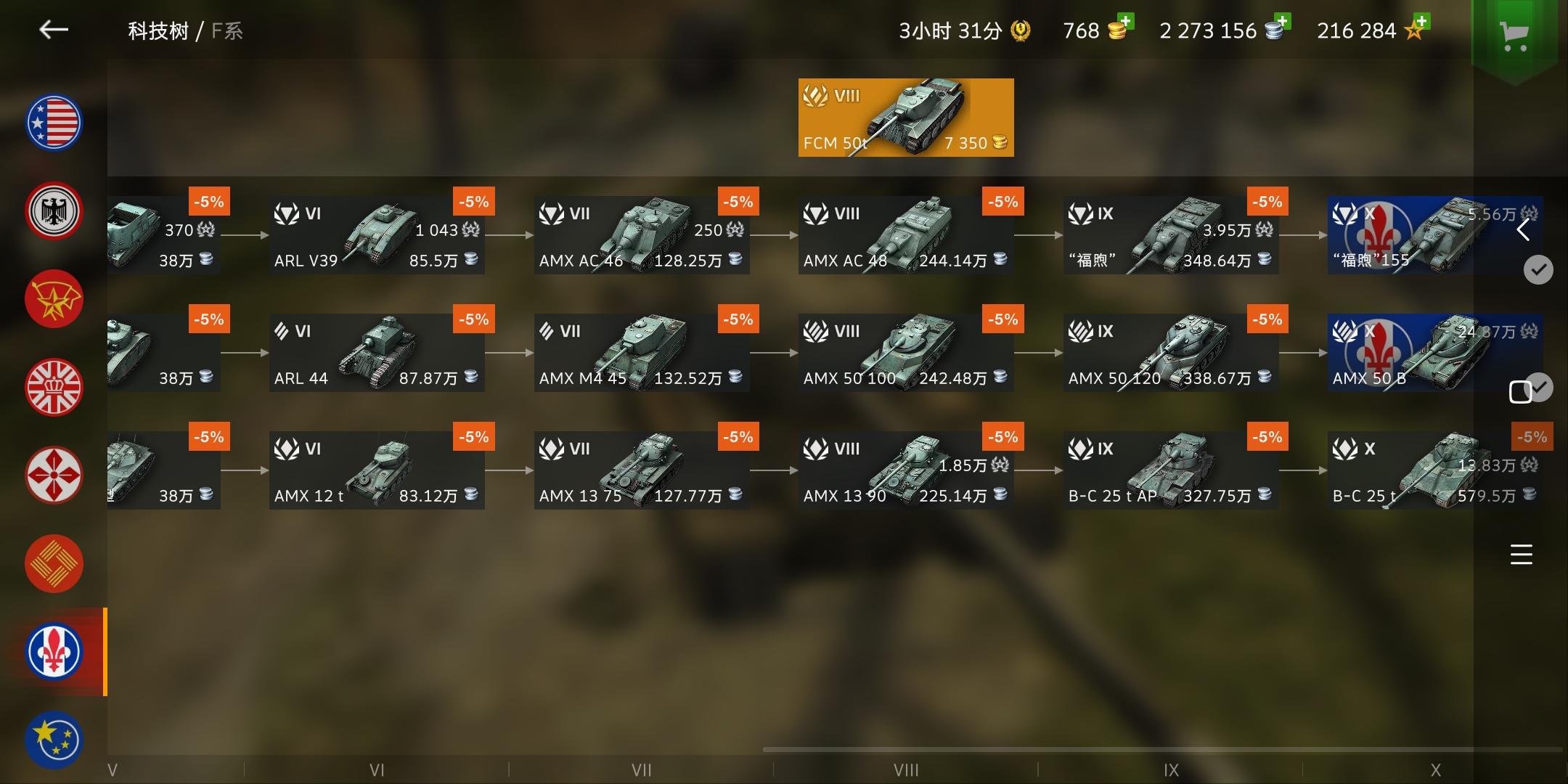The width and height of the screenshot is (1568, 784).
Task: Select the AMX 13 90 tank tile
Action: point(906,468)
